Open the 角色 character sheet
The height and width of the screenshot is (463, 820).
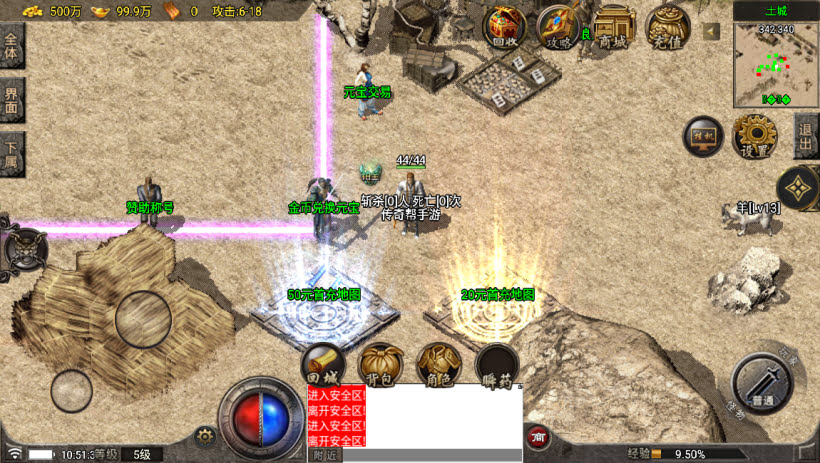tap(437, 363)
